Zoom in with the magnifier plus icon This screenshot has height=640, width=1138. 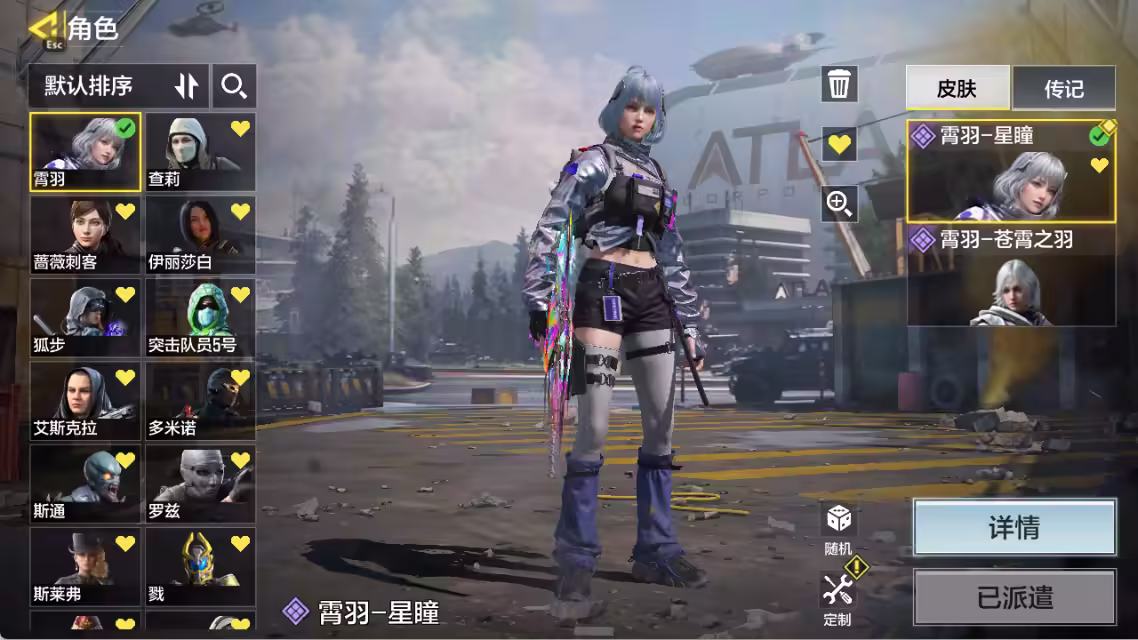839,204
